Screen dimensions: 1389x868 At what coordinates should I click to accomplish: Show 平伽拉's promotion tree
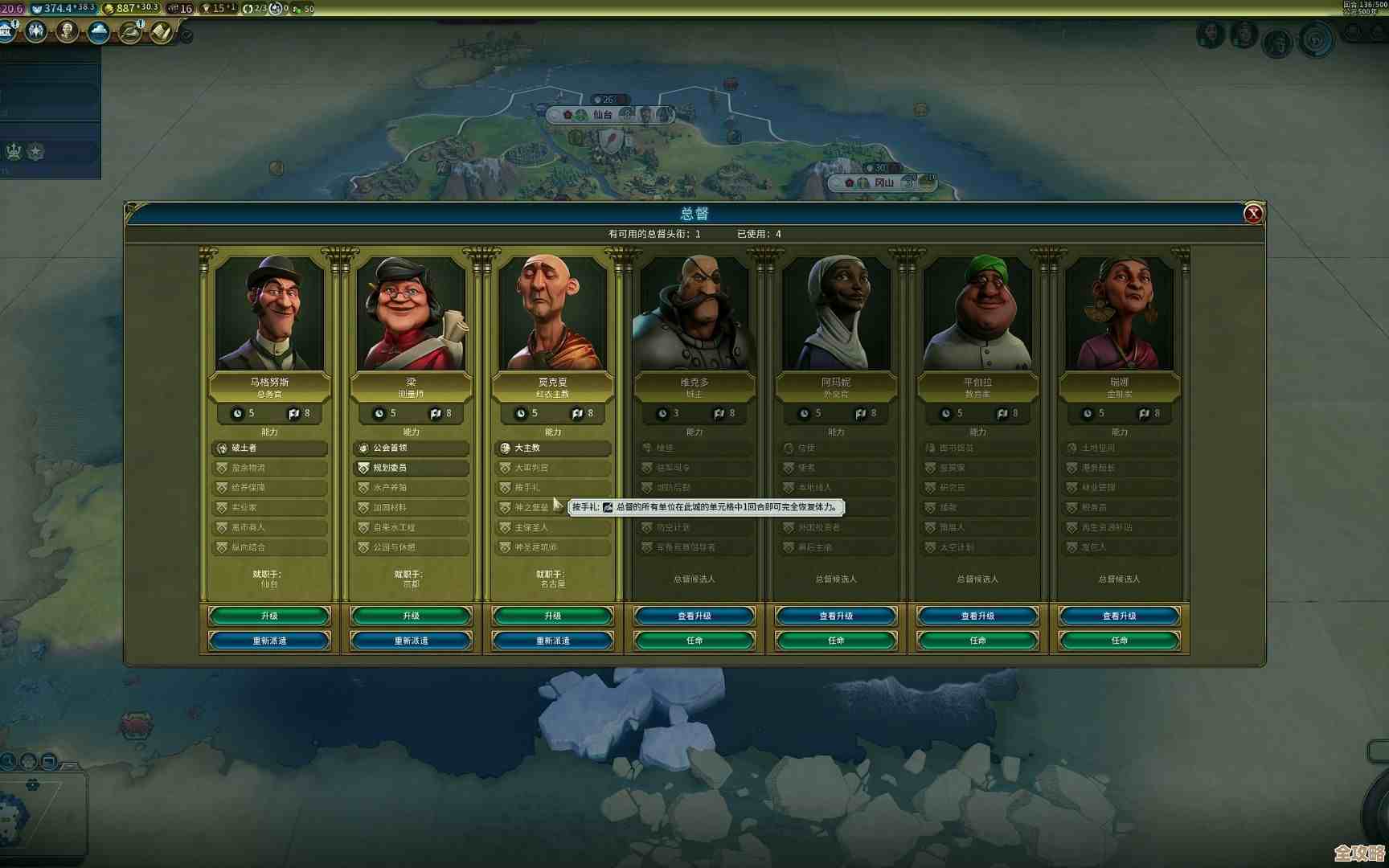pyautogui.click(x=977, y=616)
